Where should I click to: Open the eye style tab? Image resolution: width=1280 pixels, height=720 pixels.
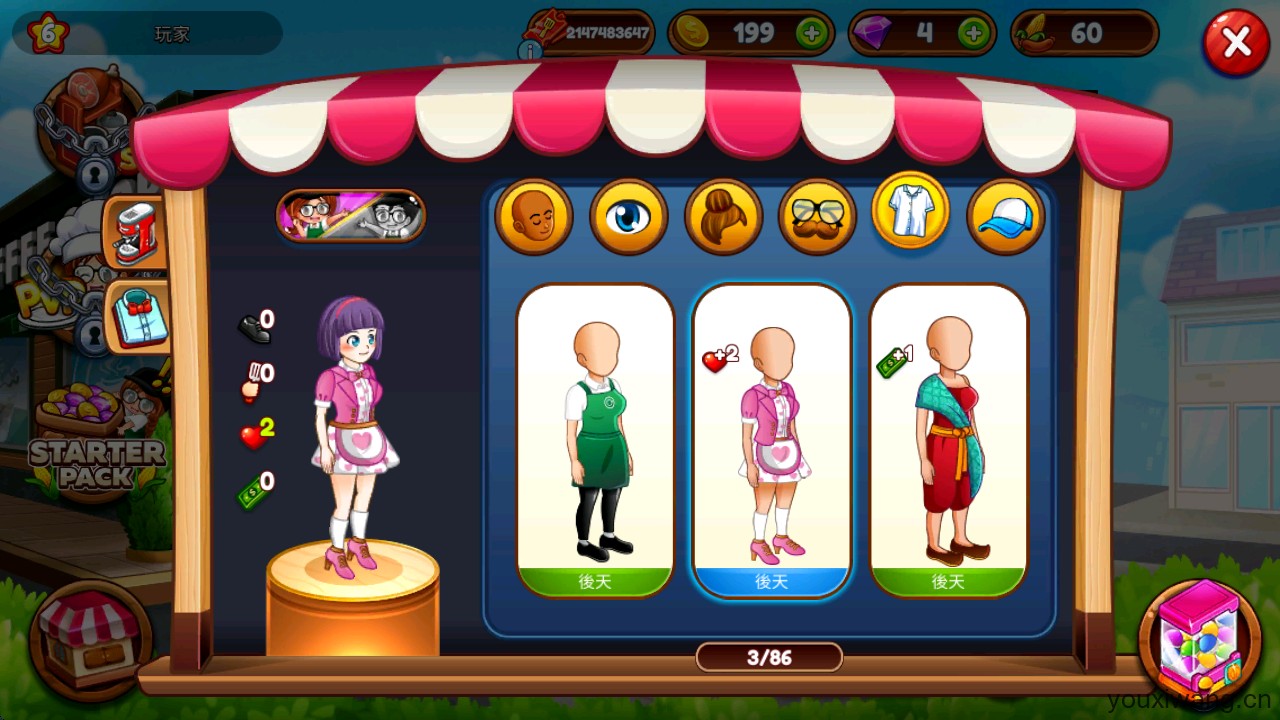(x=628, y=216)
